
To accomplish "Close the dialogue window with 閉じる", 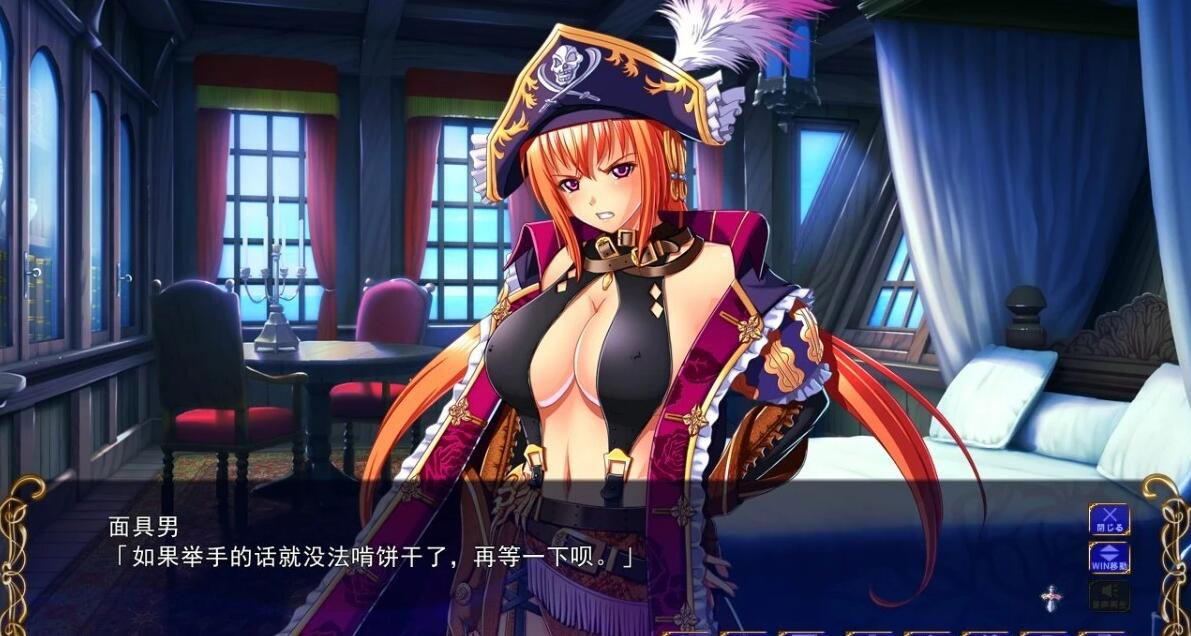I will pos(1109,519).
